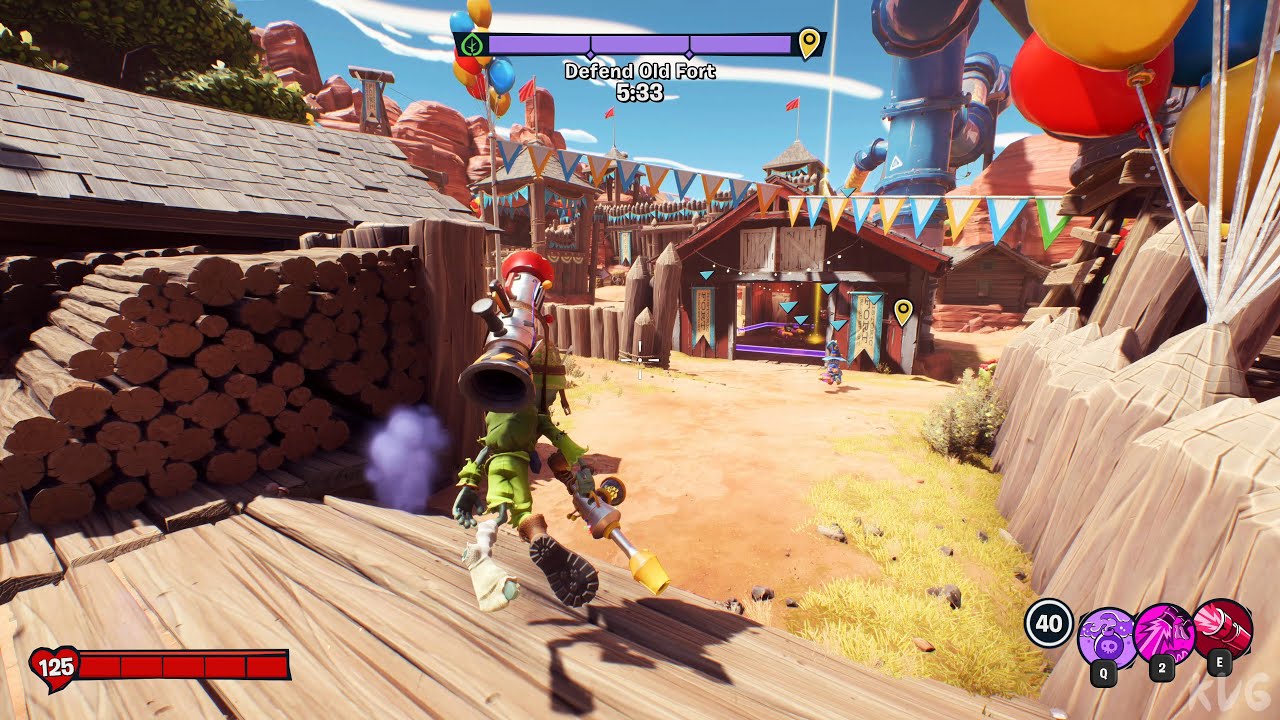The image size is (1280, 720).
Task: Trigger the red cannon blast ability
Action: (1222, 628)
